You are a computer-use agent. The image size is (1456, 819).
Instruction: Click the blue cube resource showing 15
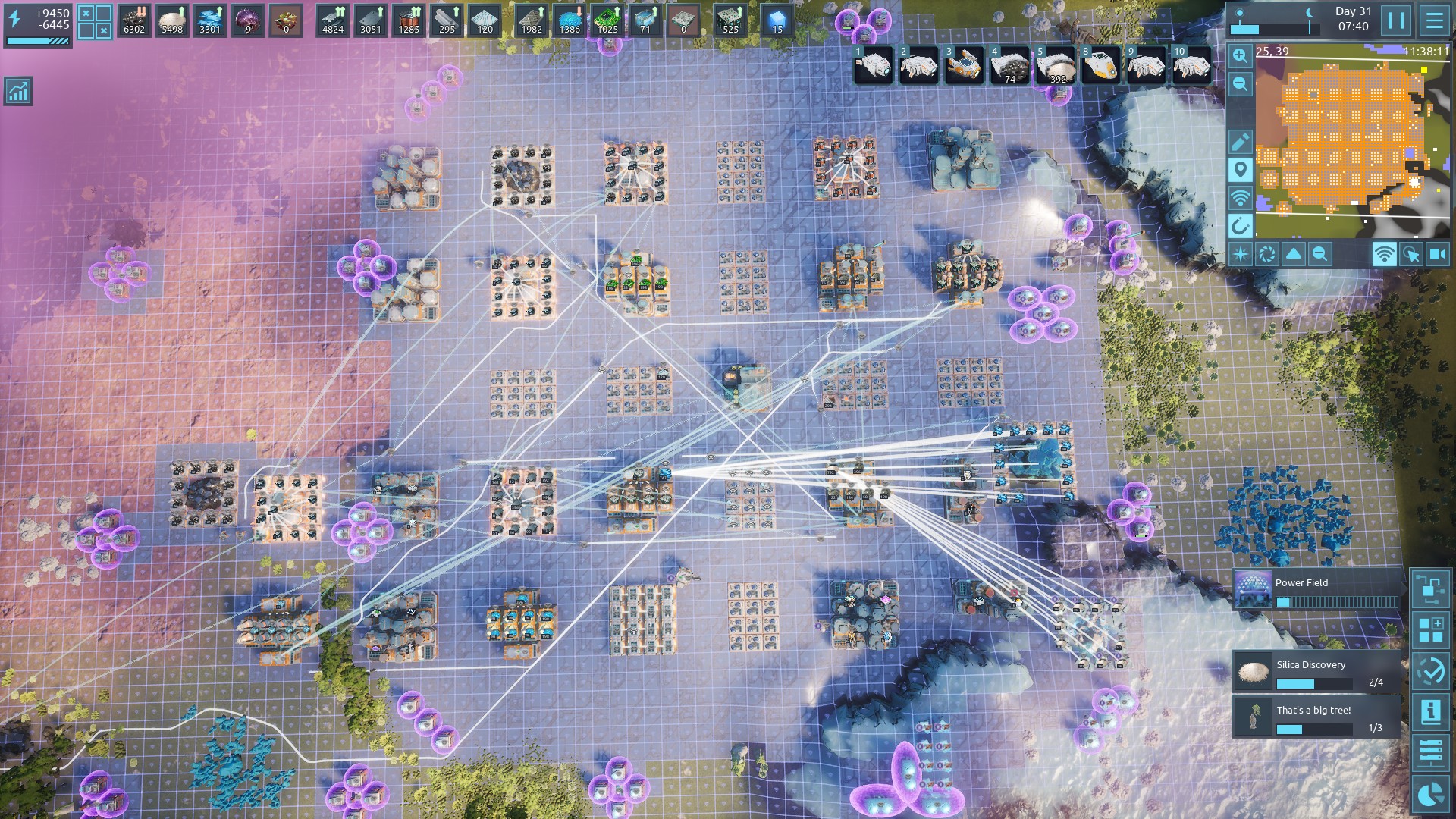pyautogui.click(x=777, y=20)
